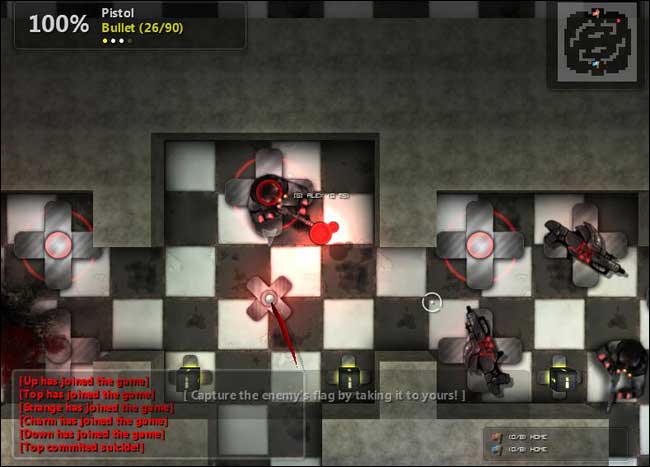Select the Pistol weapon panel
650x467 pixels.
tap(130, 25)
